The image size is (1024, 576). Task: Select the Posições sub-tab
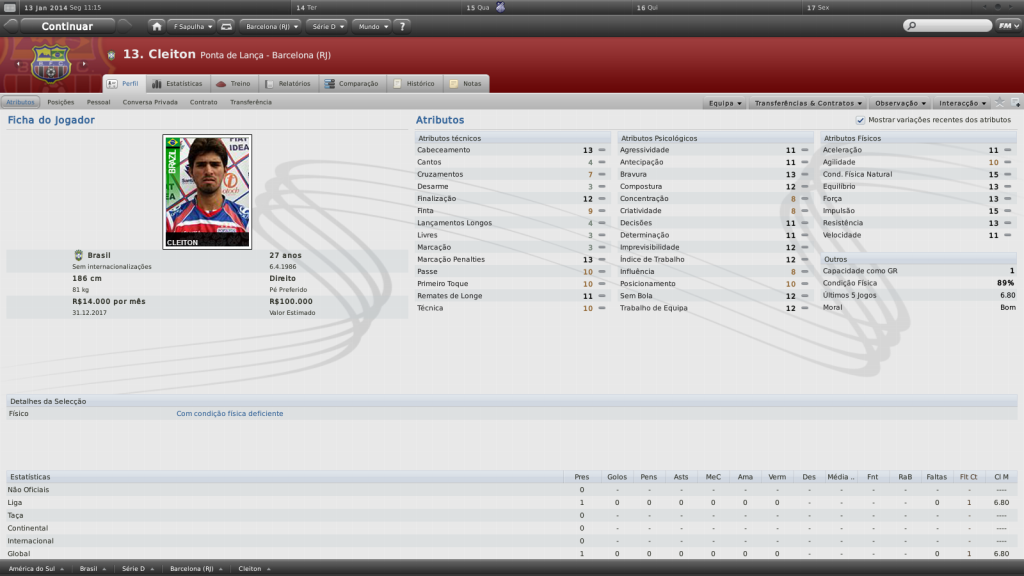click(61, 102)
